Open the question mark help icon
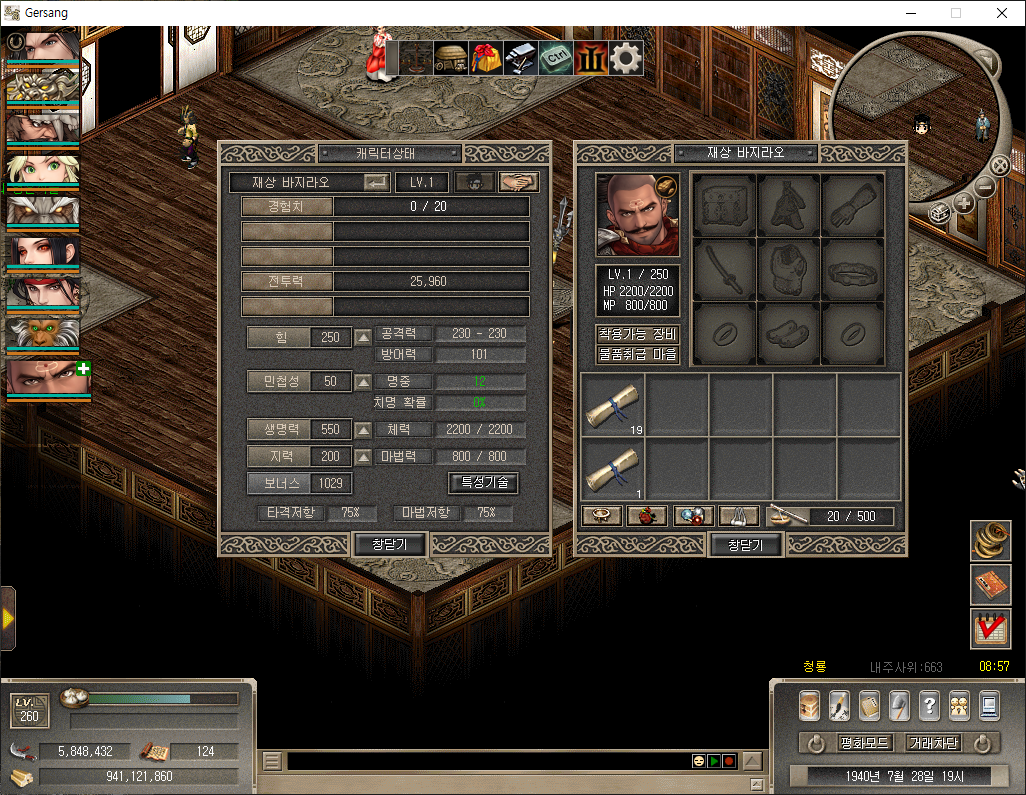Screen dimensions: 1026x795 (928, 705)
